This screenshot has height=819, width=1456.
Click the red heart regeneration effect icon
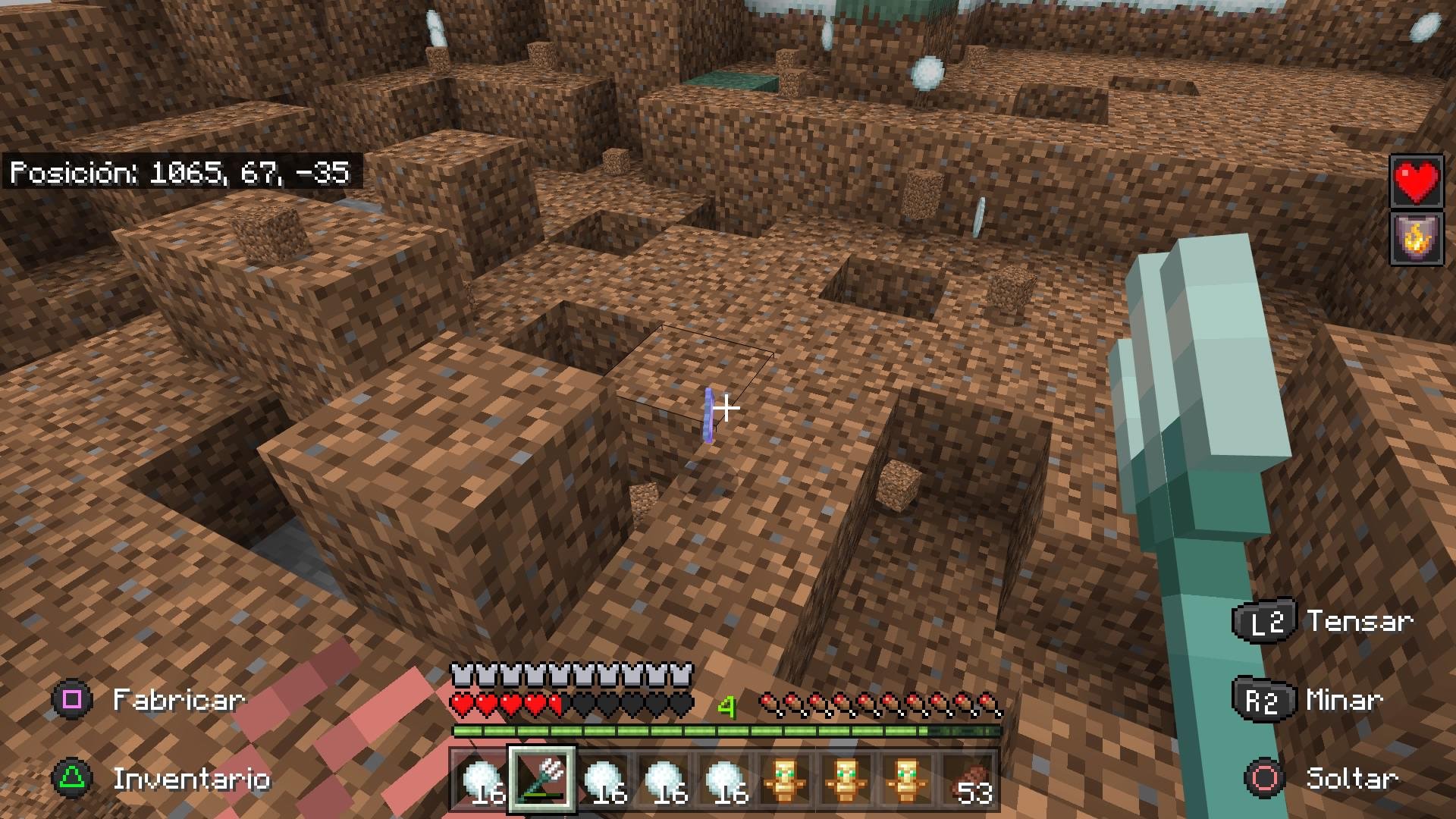tap(1416, 182)
